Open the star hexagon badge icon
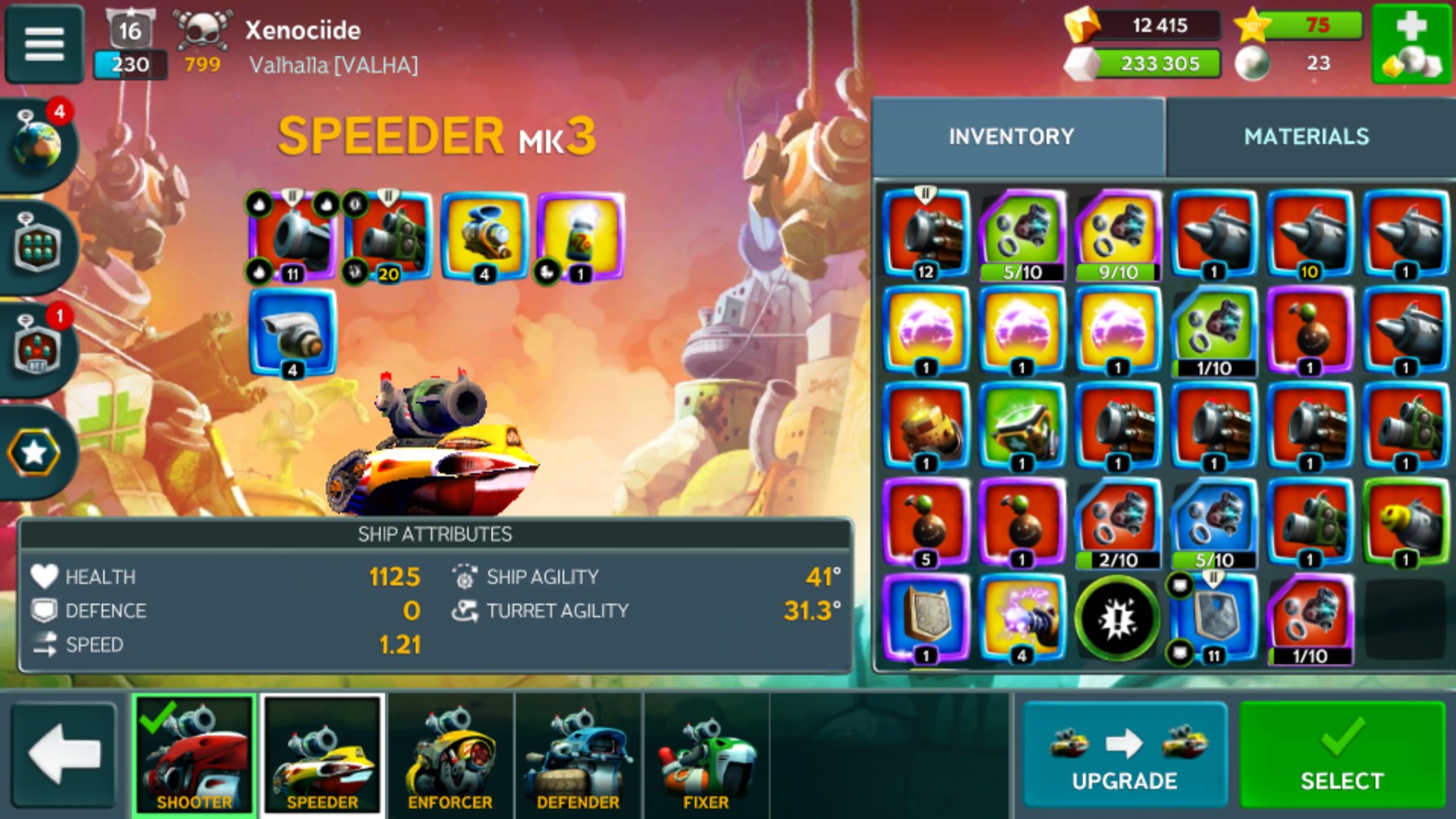Screen dimensions: 1456x819 (35, 453)
